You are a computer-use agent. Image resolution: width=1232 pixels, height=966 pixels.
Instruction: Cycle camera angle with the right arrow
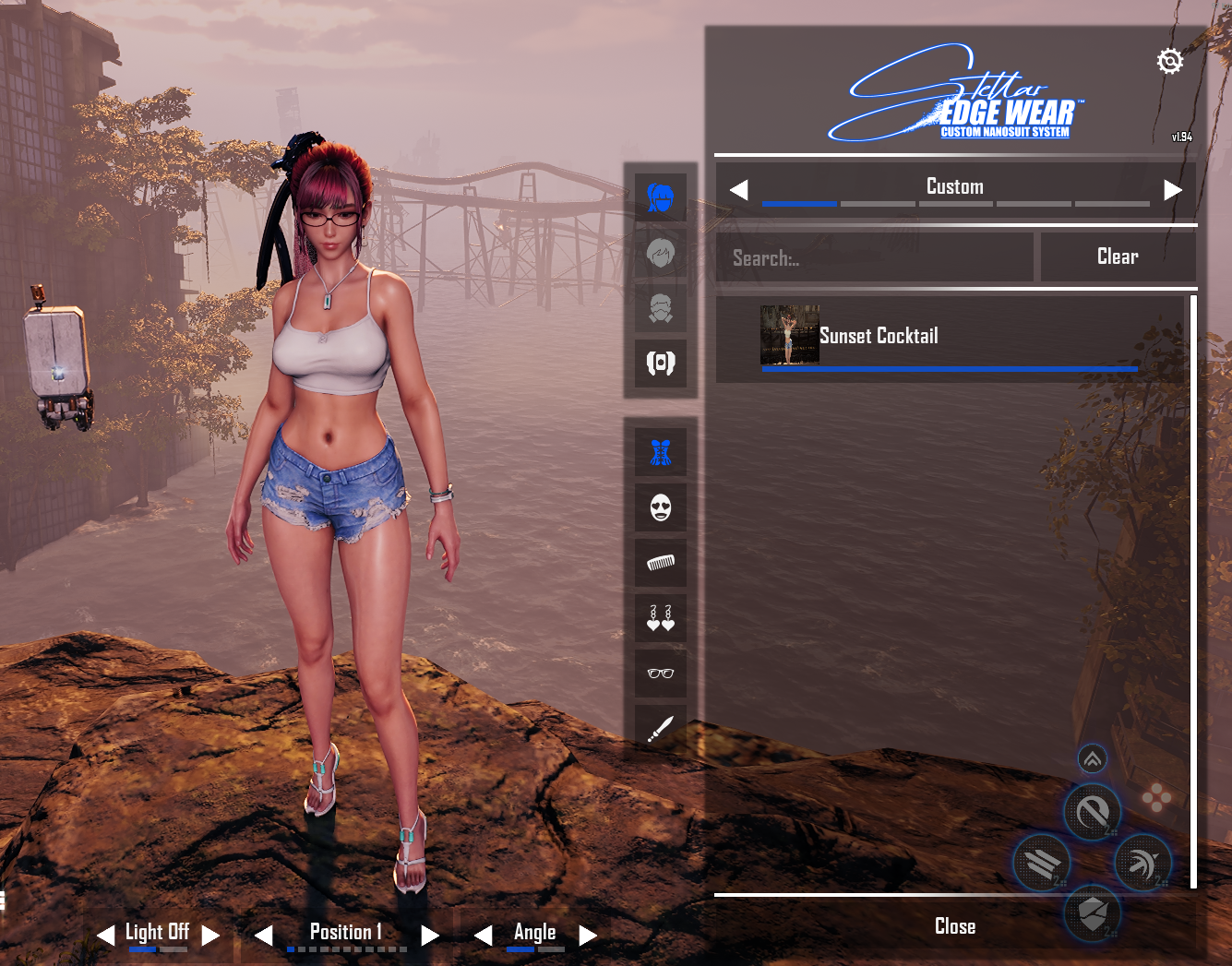pyautogui.click(x=588, y=936)
